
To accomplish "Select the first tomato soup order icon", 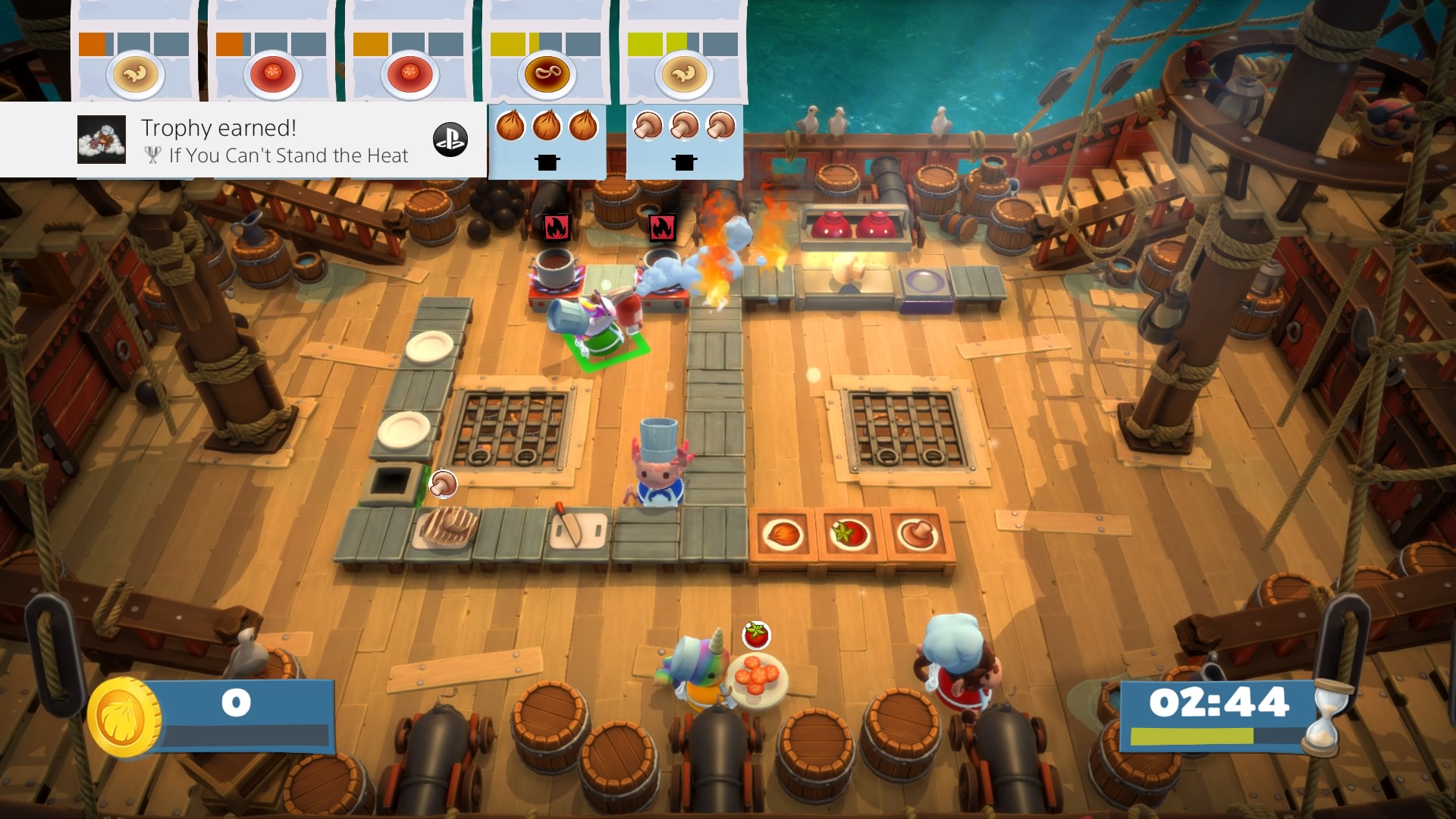I will (271, 74).
